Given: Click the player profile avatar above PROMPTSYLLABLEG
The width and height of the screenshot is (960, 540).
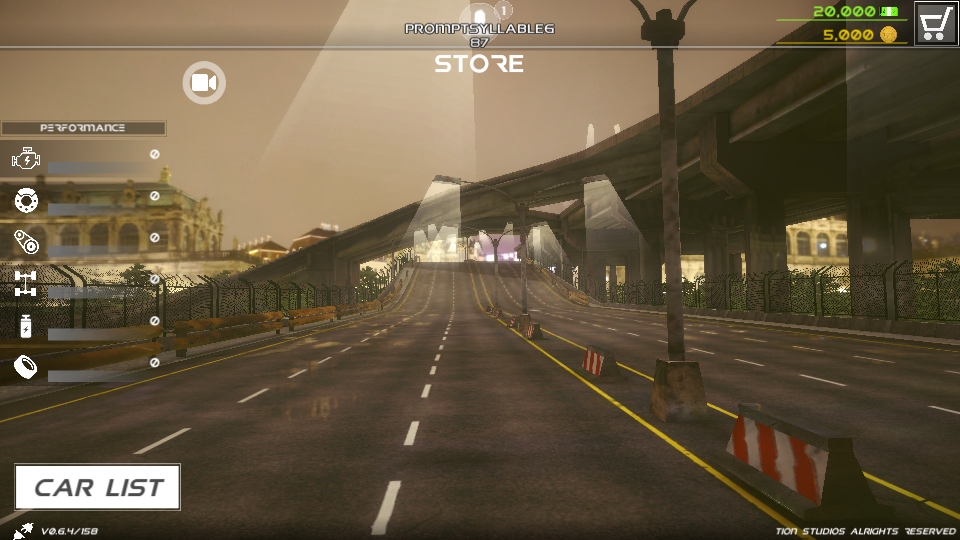Looking at the screenshot, I should pyautogui.click(x=480, y=14).
